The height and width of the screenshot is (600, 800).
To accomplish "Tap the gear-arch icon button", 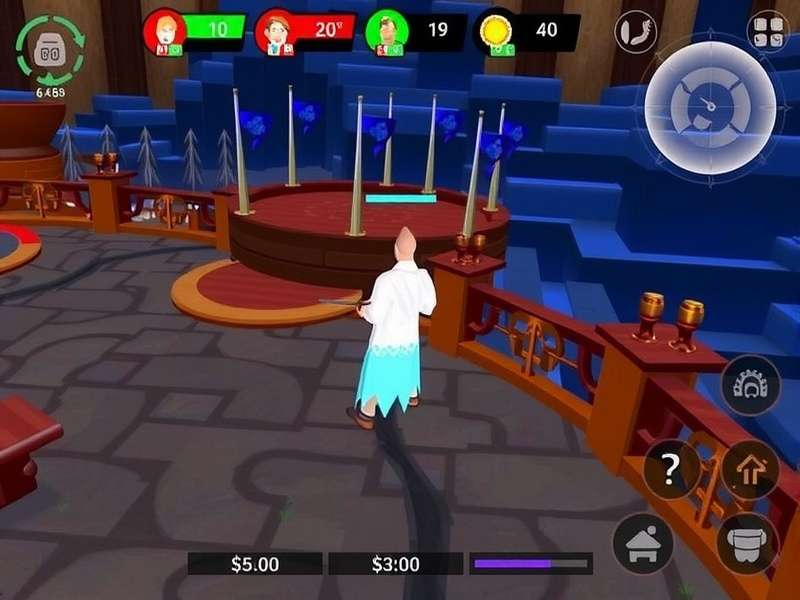I will [x=750, y=385].
